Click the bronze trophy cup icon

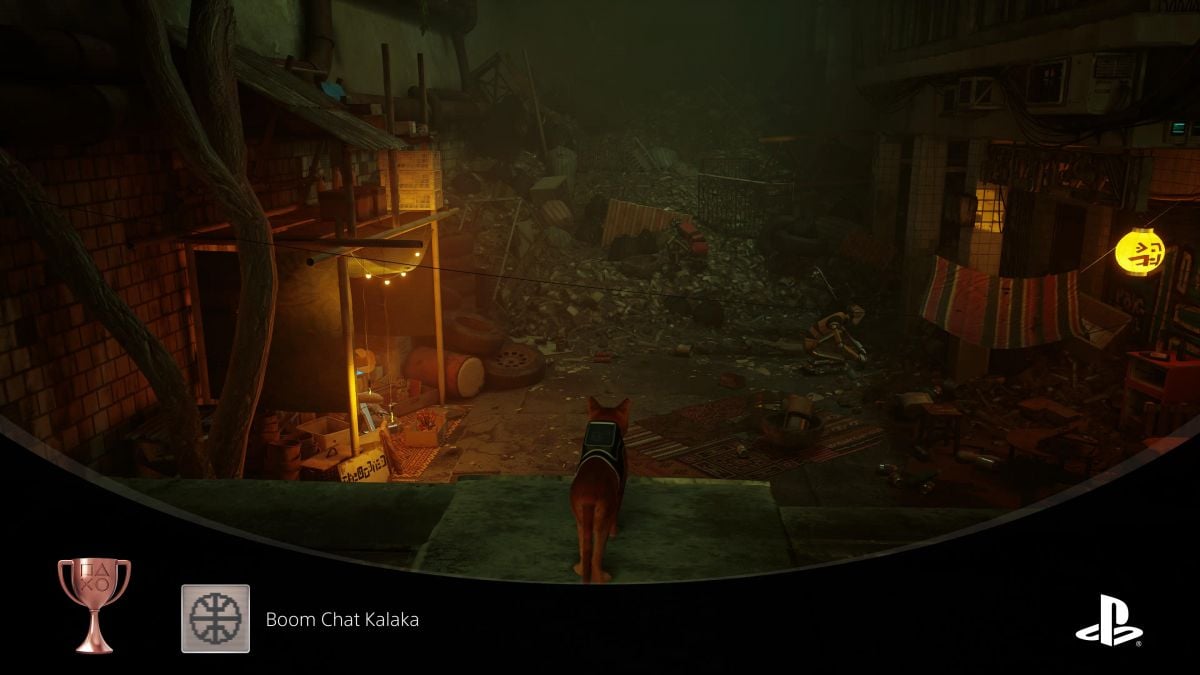pos(94,604)
